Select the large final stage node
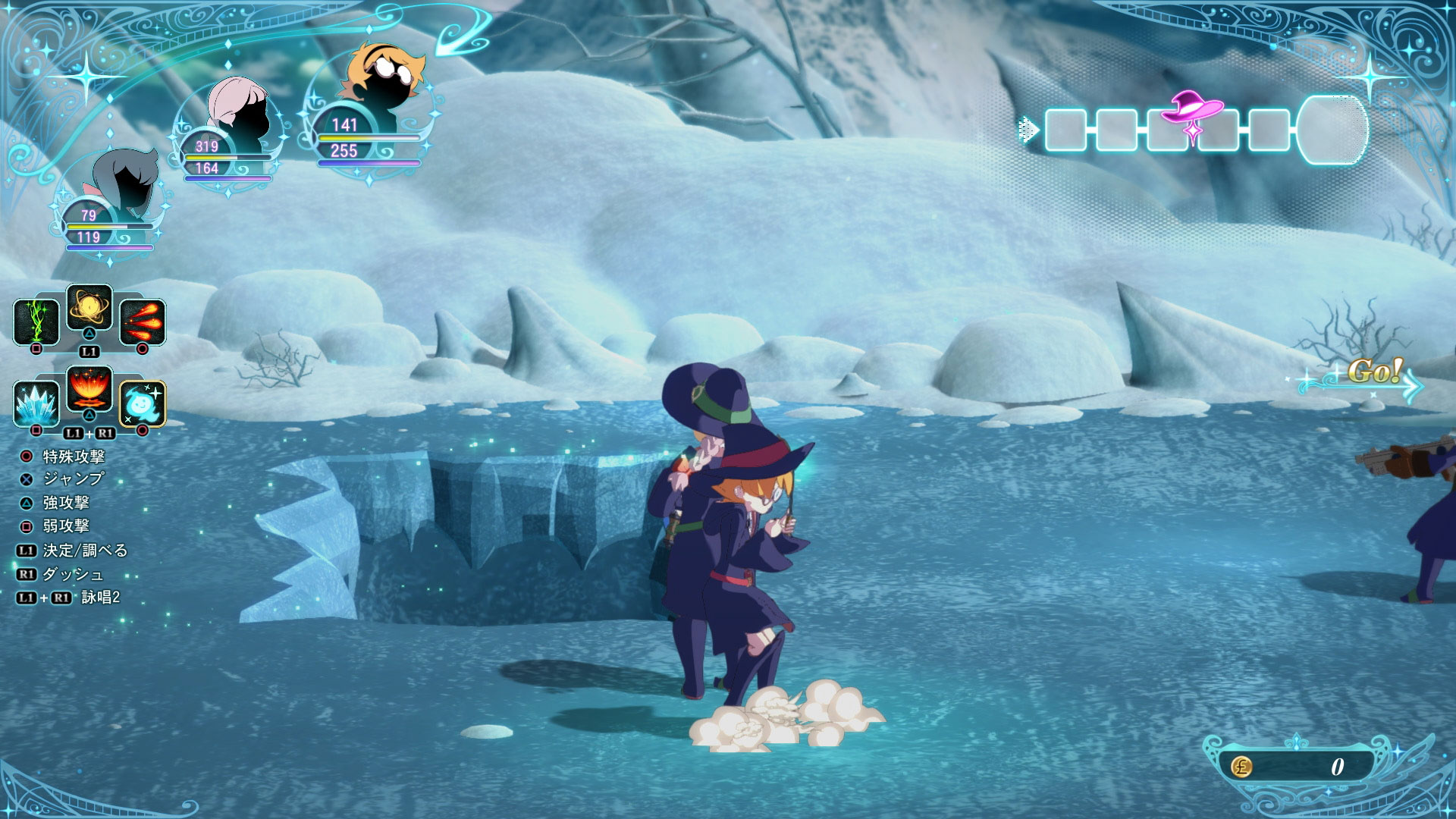 point(1332,130)
